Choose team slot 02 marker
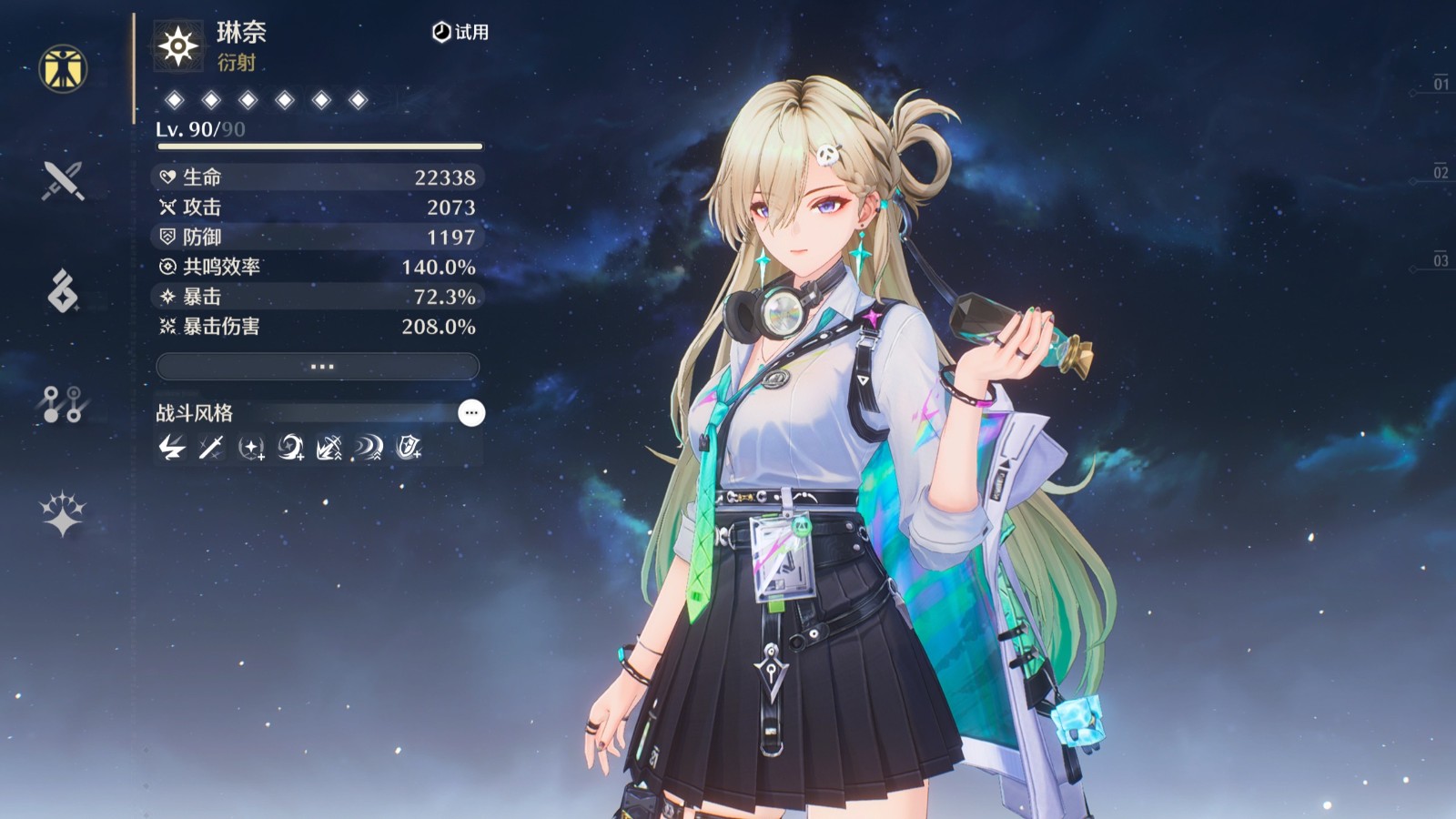This screenshot has width=1456, height=819. 1440,172
